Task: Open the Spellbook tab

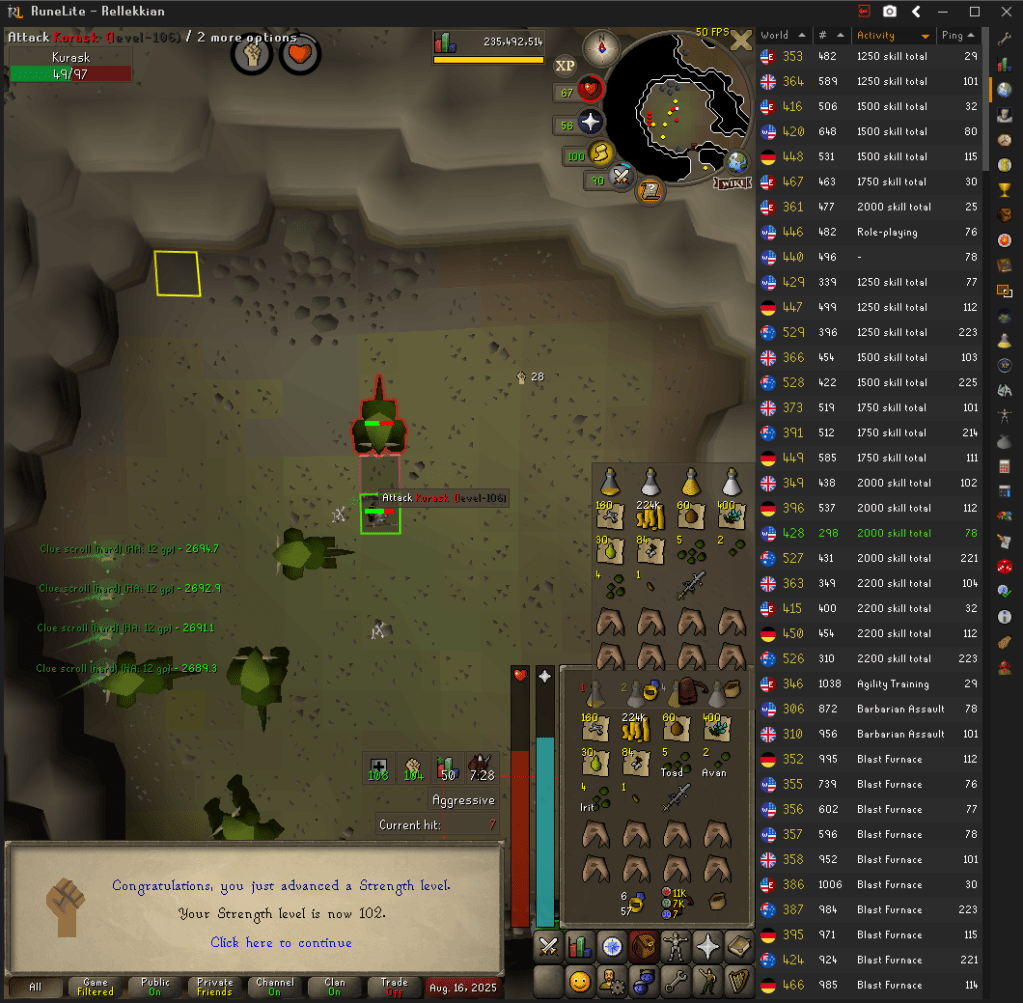Action: 740,945
